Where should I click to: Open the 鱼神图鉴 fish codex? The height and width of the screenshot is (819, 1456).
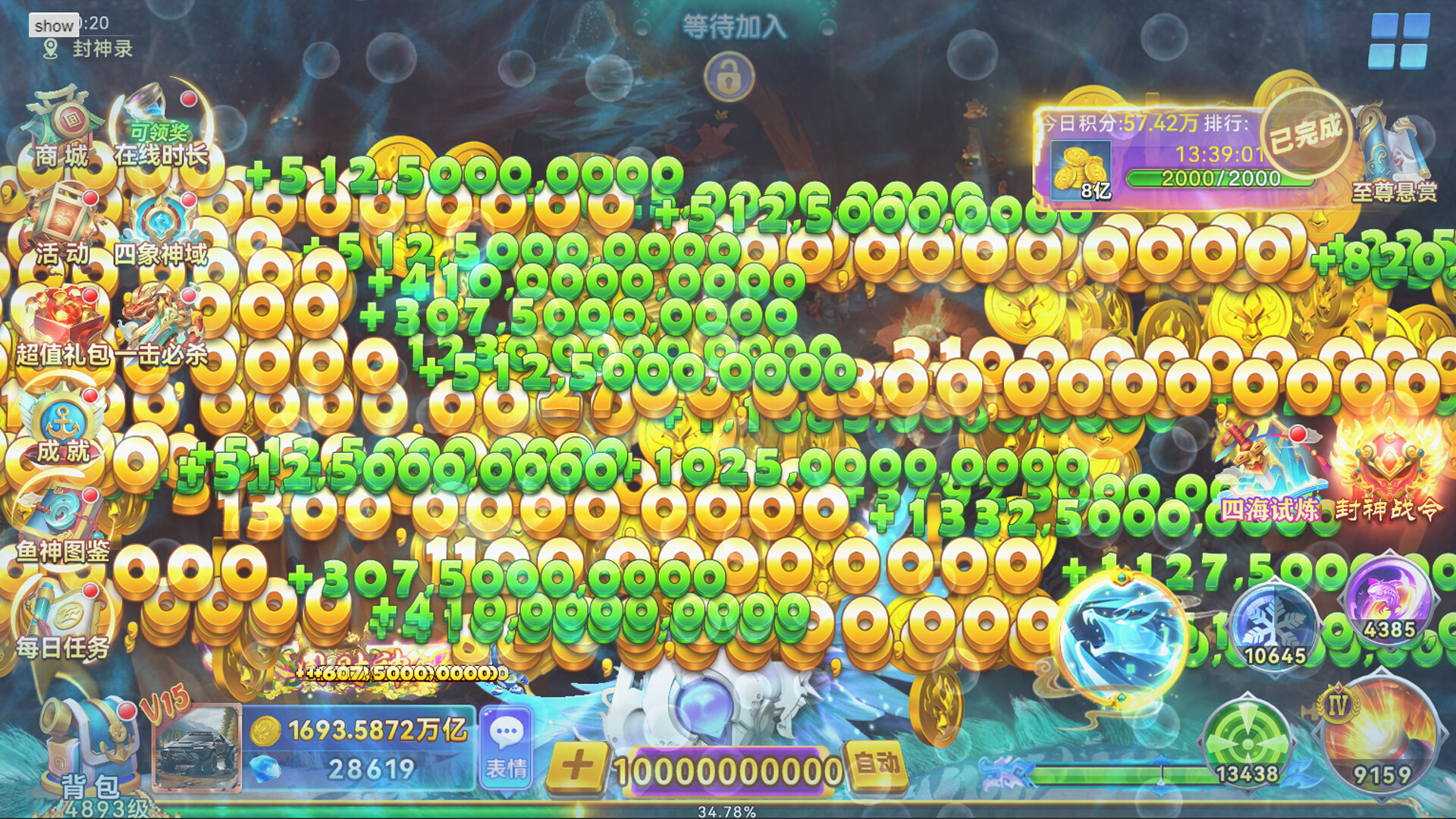(64, 525)
